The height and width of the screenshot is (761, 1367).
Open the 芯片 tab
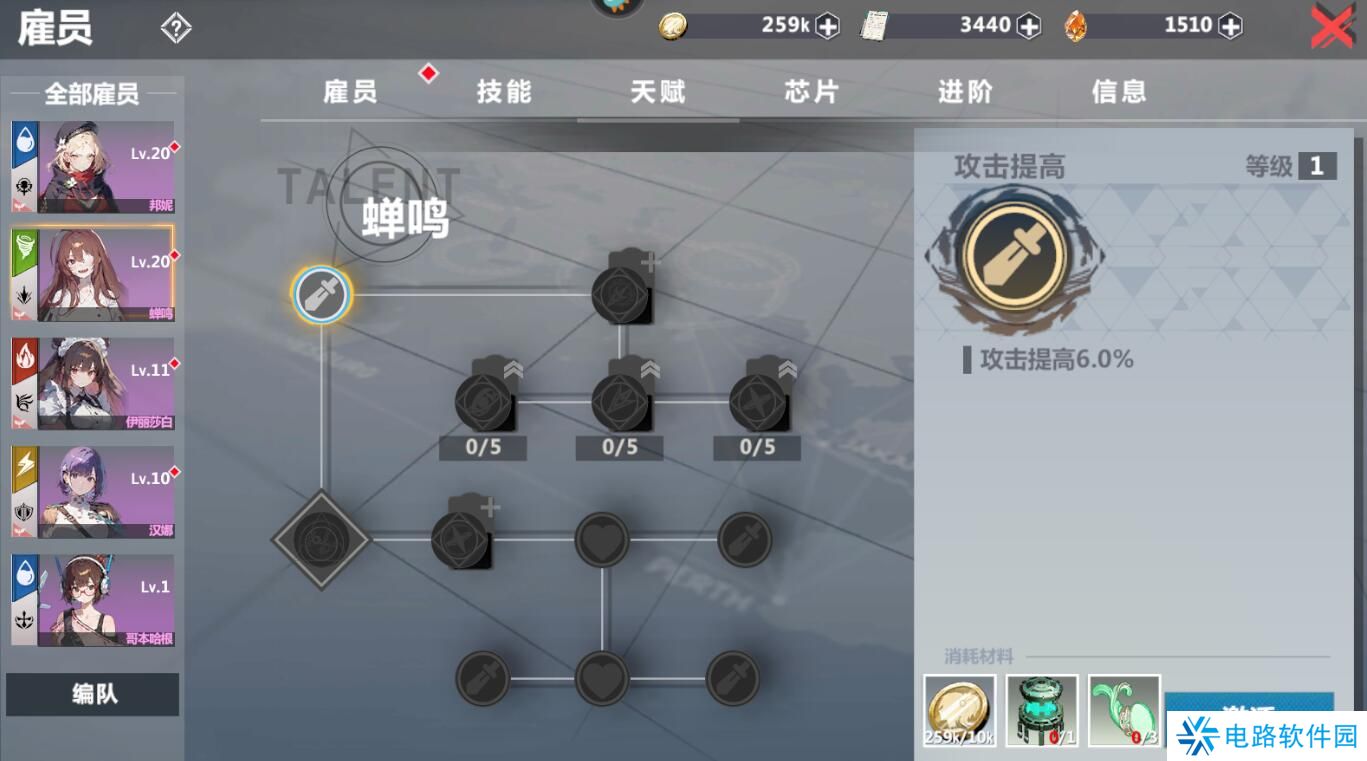[810, 91]
